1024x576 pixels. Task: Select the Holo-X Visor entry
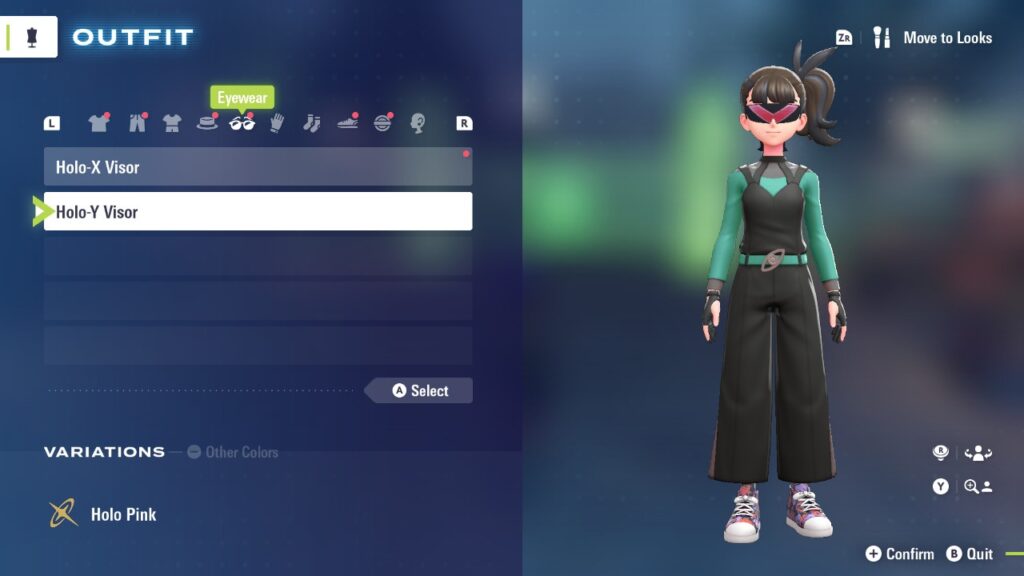(x=257, y=167)
